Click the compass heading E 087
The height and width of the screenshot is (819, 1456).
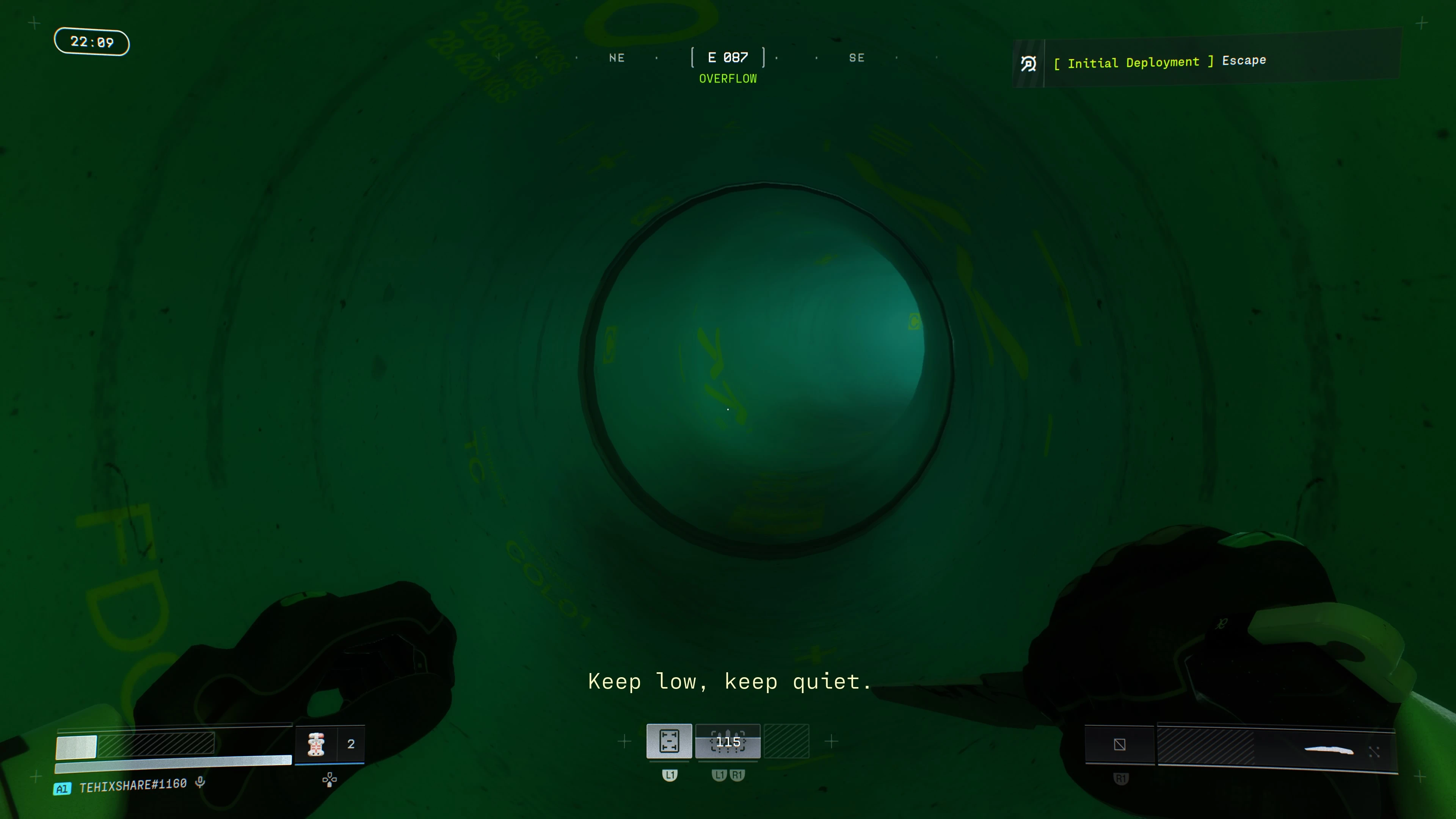728,58
